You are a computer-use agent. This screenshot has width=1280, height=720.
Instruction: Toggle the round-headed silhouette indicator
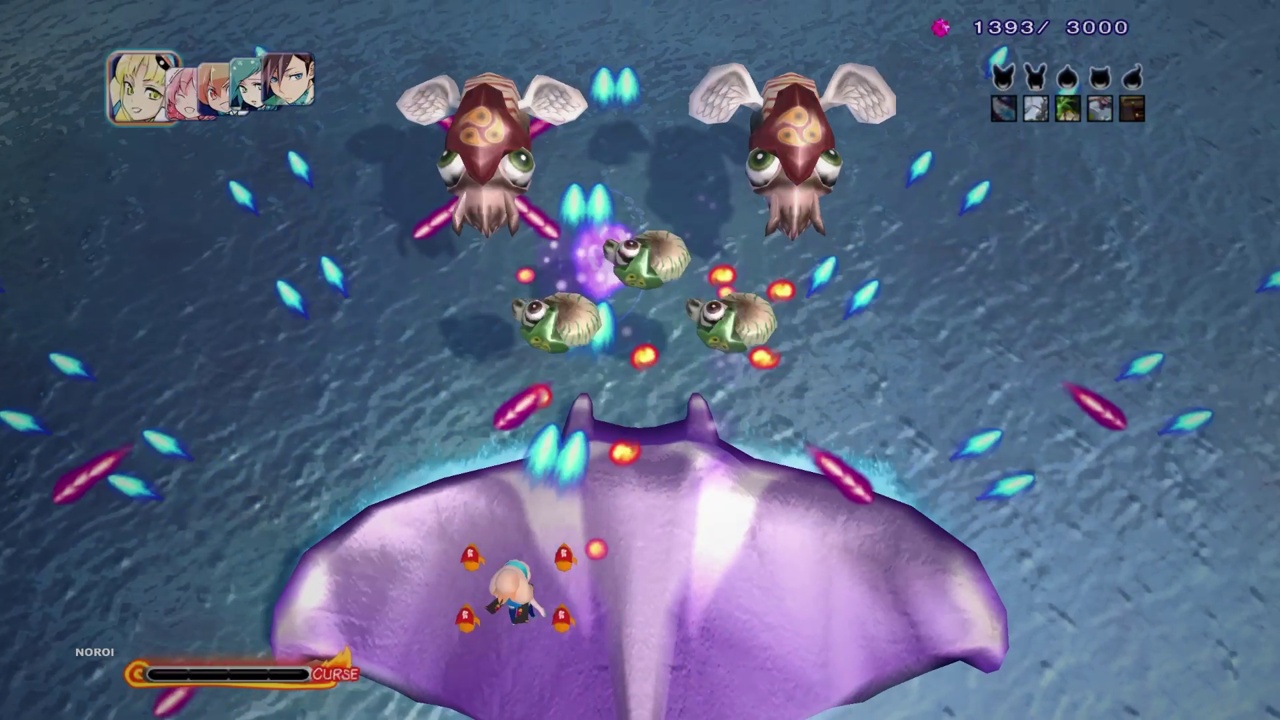1067,78
